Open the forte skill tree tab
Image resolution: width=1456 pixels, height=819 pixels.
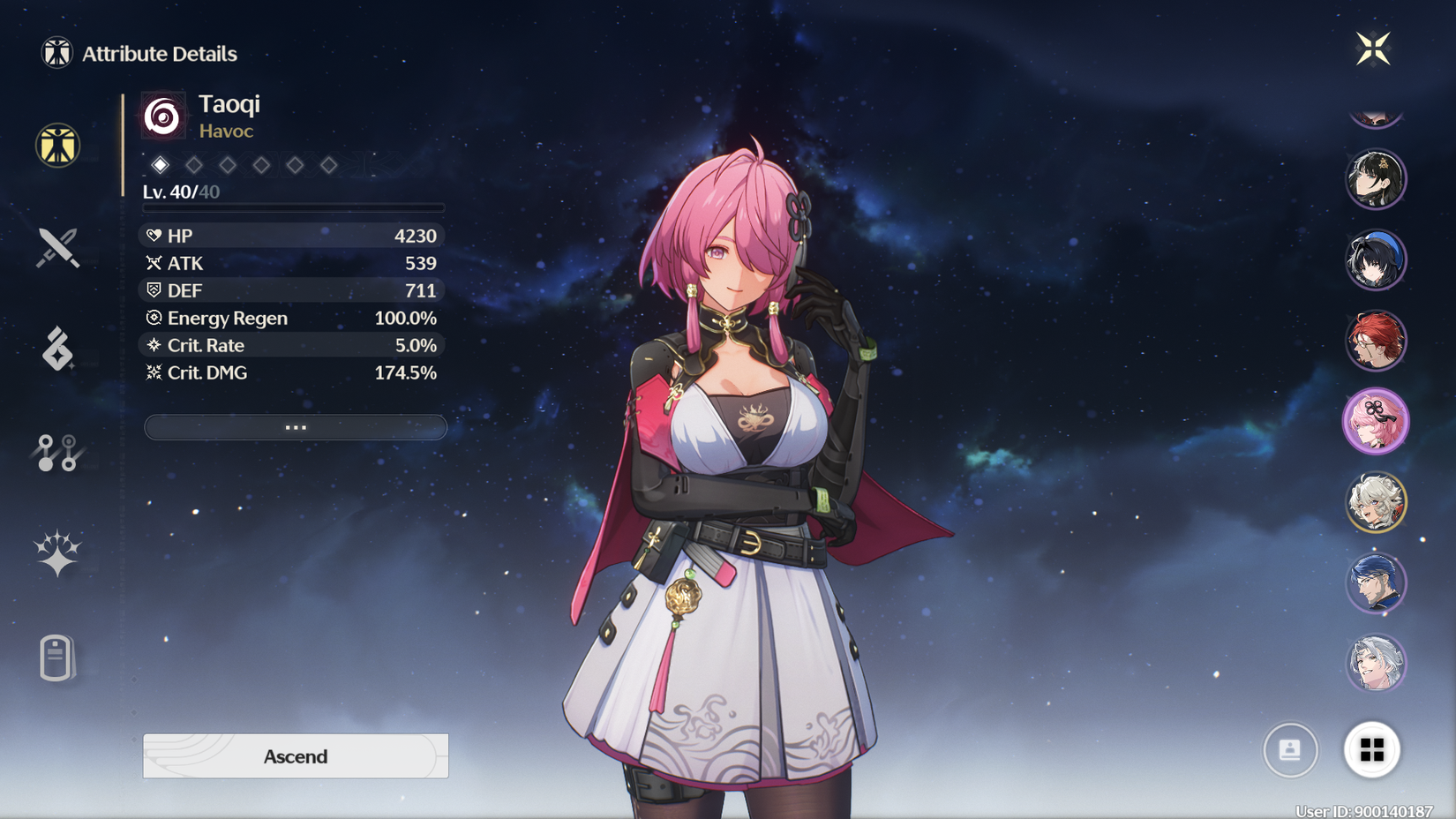click(x=58, y=453)
